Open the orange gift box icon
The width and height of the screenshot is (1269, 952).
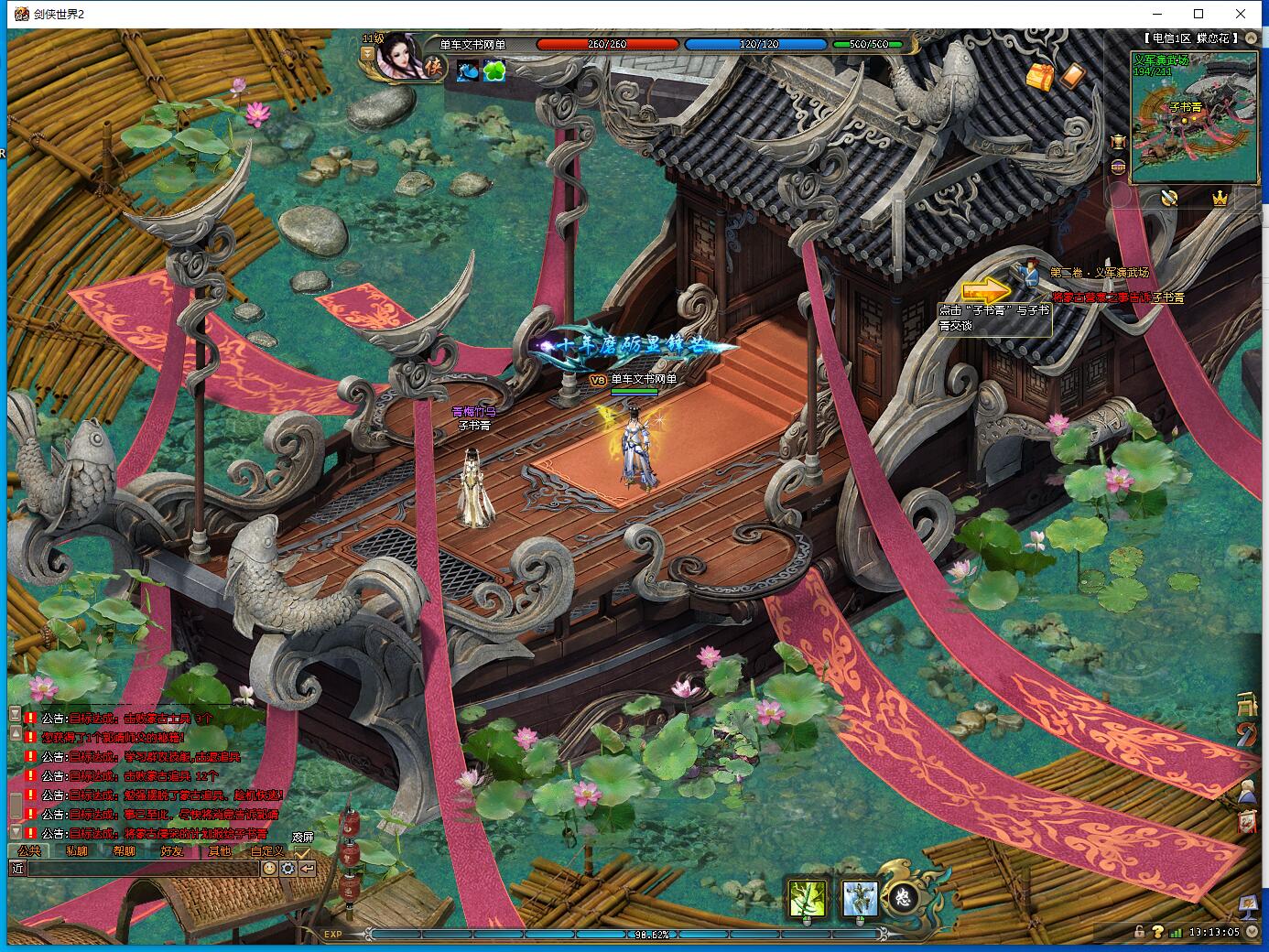(1040, 77)
